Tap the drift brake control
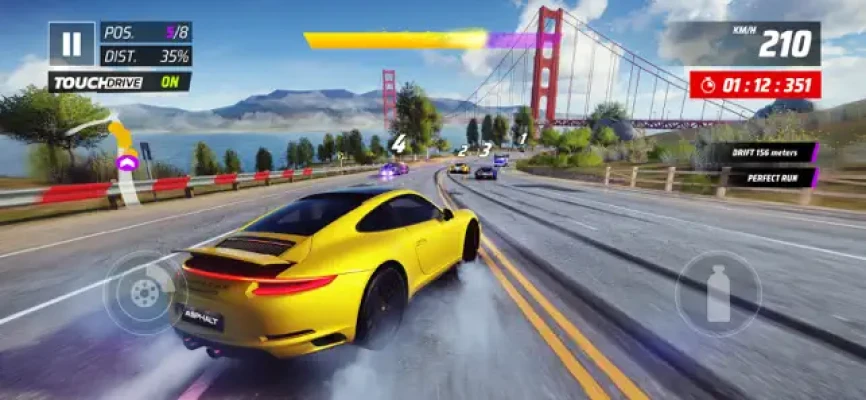866x400 pixels. pos(145,292)
